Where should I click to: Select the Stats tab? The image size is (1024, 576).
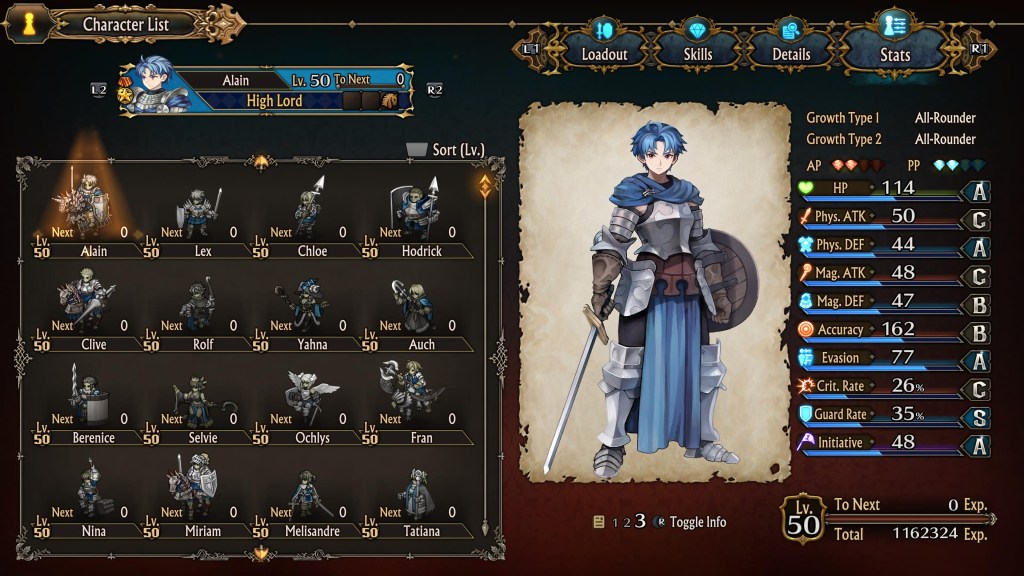pyautogui.click(x=893, y=47)
